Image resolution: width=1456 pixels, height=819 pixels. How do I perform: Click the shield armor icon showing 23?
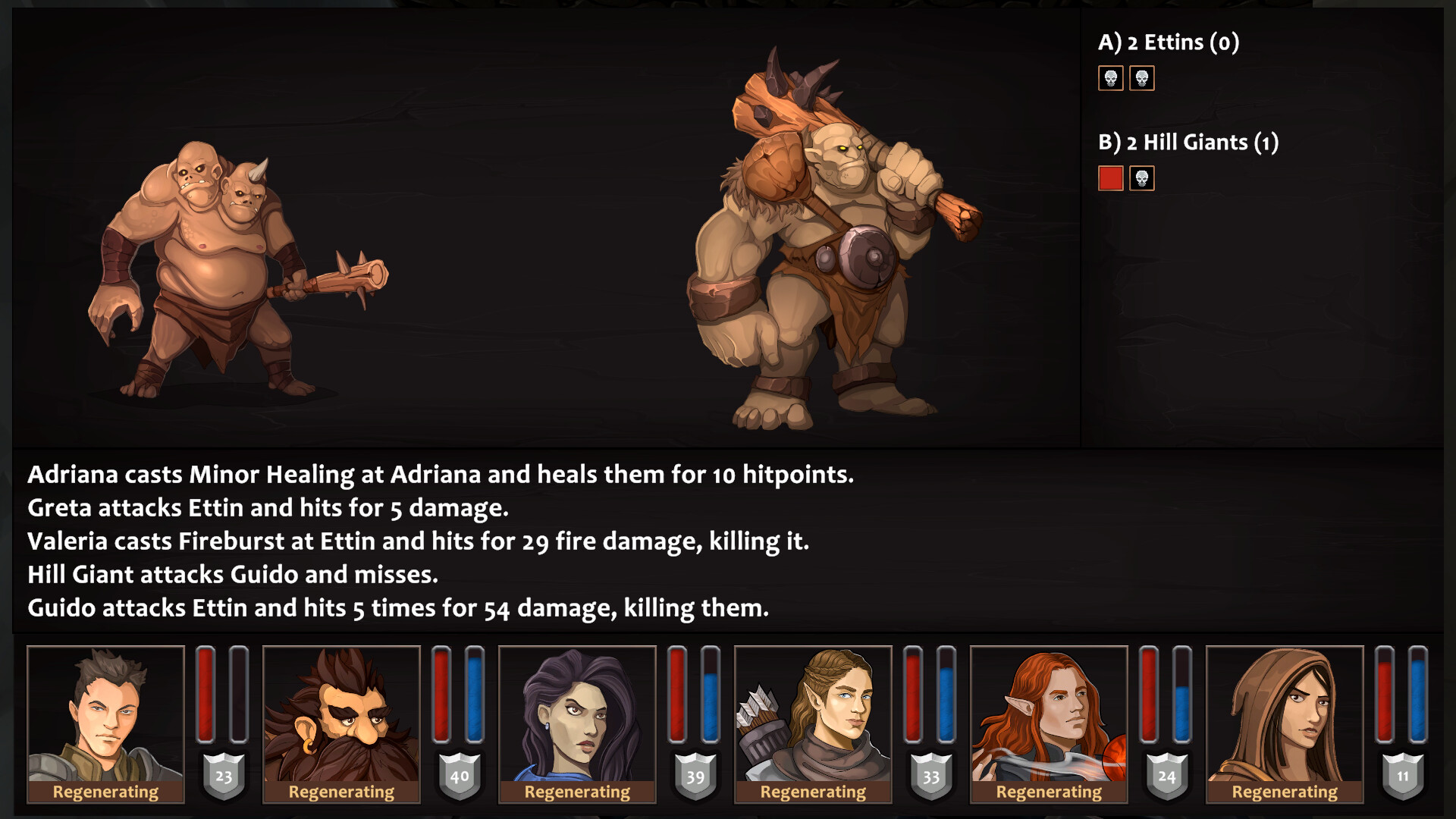click(224, 776)
